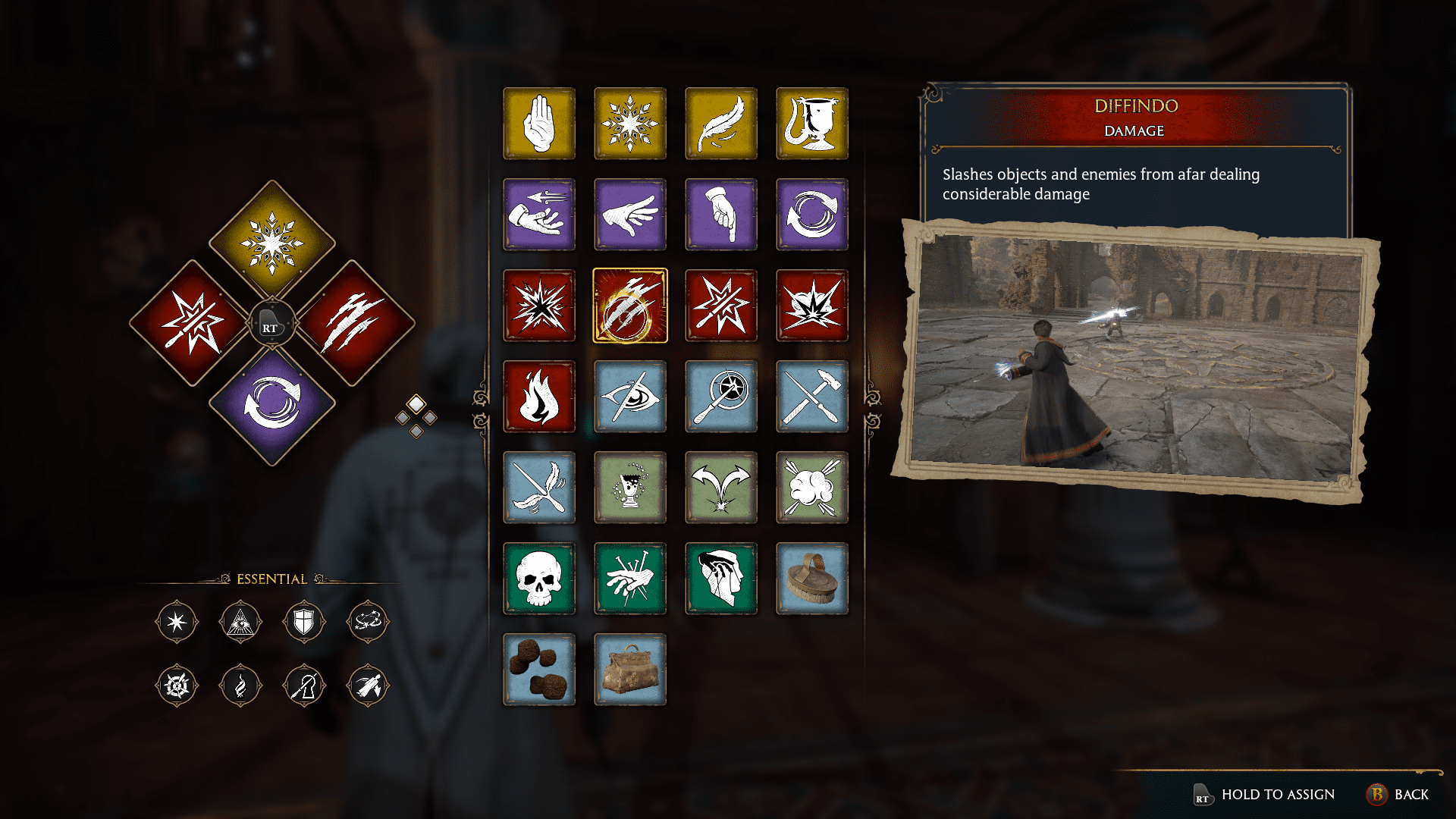Select the Avada Kedavra skull icon

coord(539,579)
